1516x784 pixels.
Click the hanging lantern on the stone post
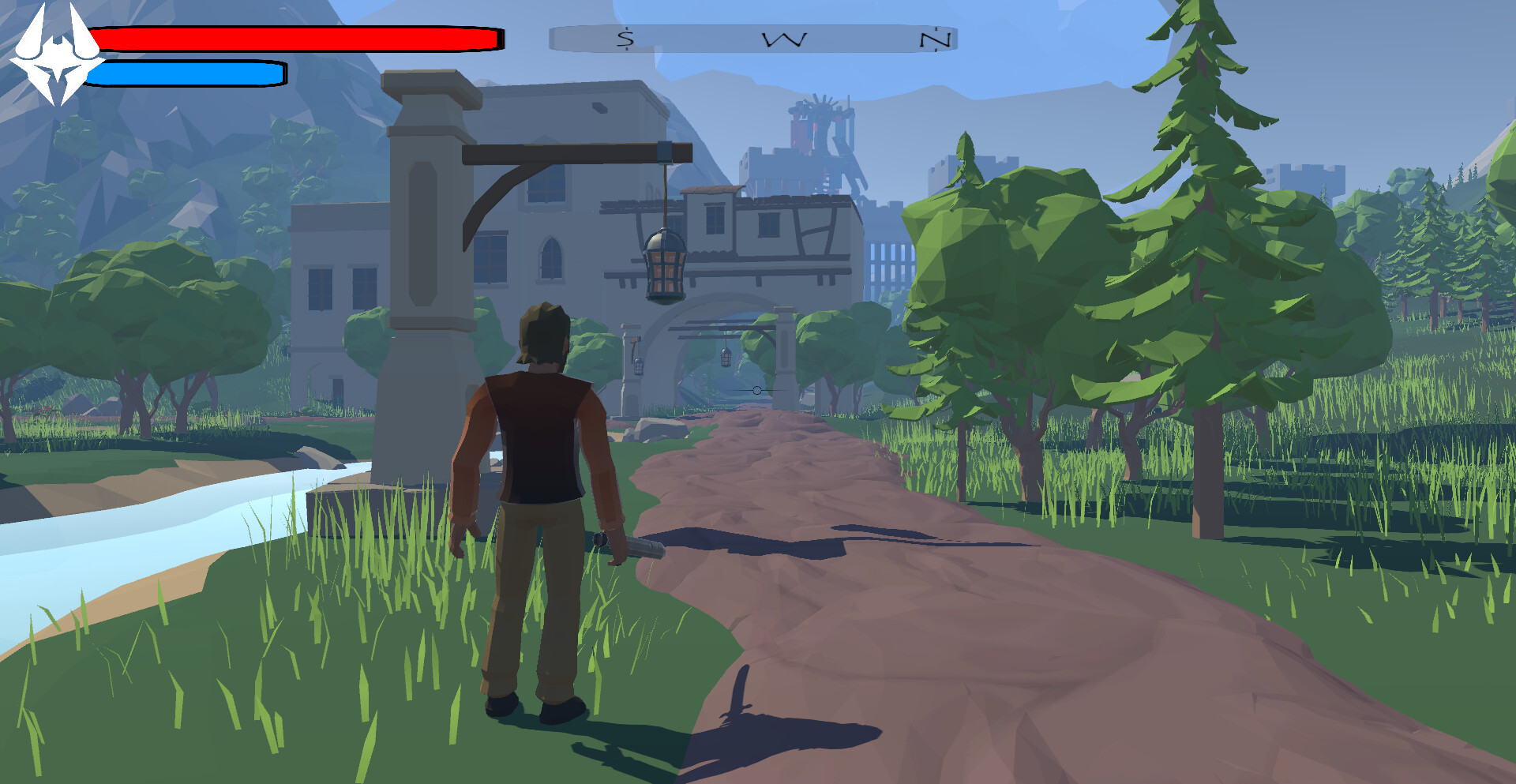coord(666,264)
